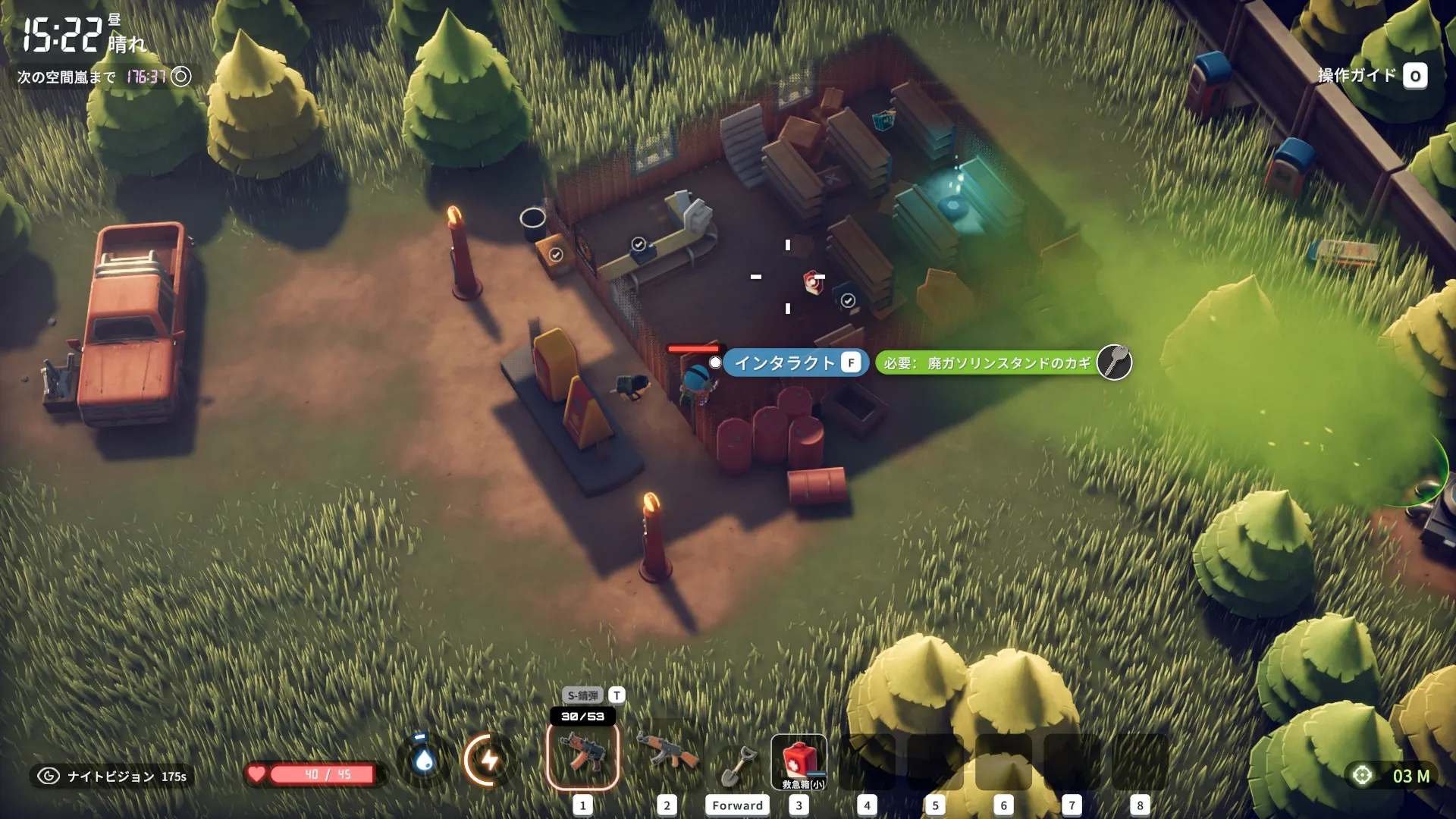Equip the shovel melee slot

[x=736, y=765]
